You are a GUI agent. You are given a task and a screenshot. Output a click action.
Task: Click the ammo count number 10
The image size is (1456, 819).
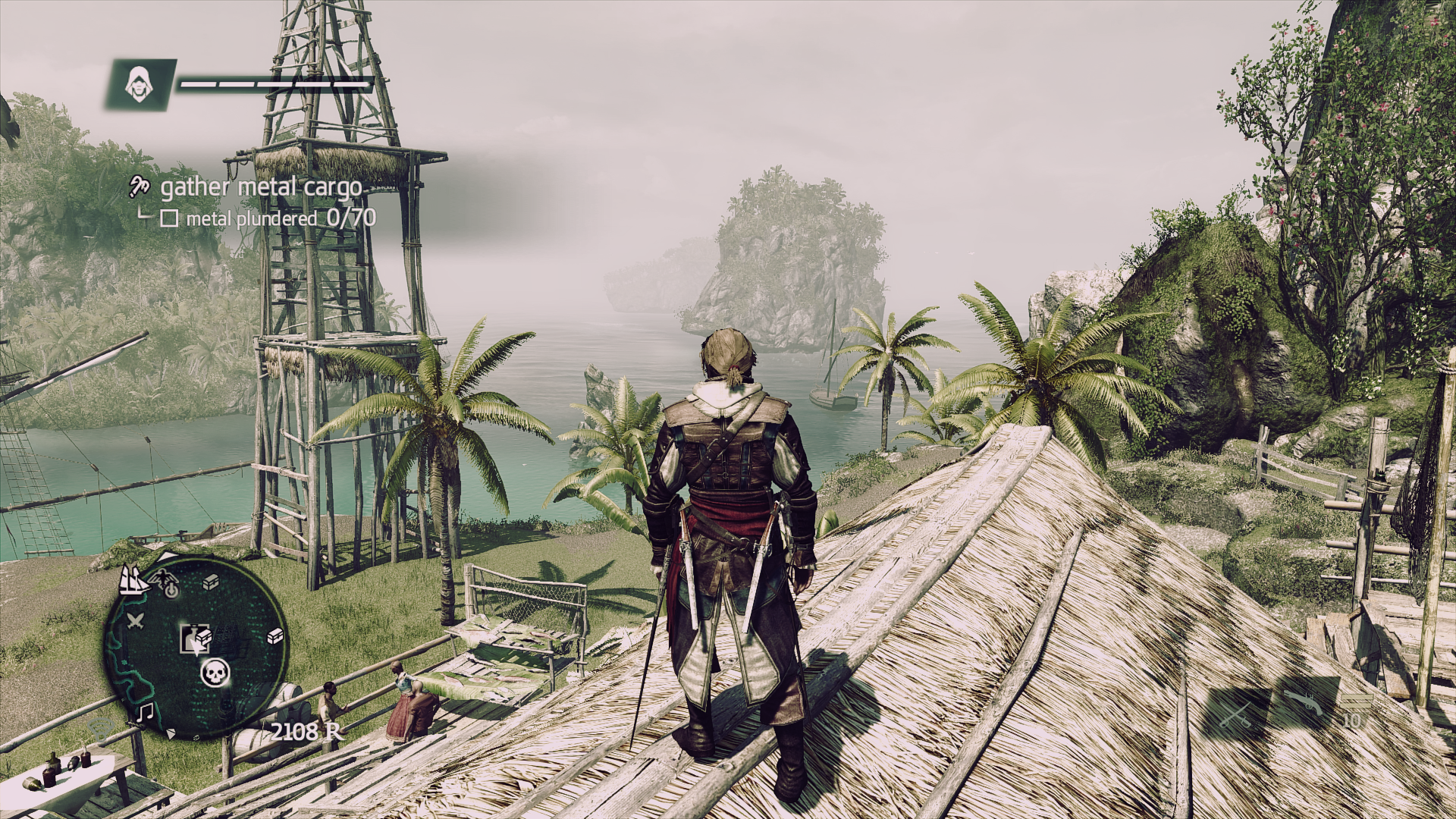tap(1351, 720)
